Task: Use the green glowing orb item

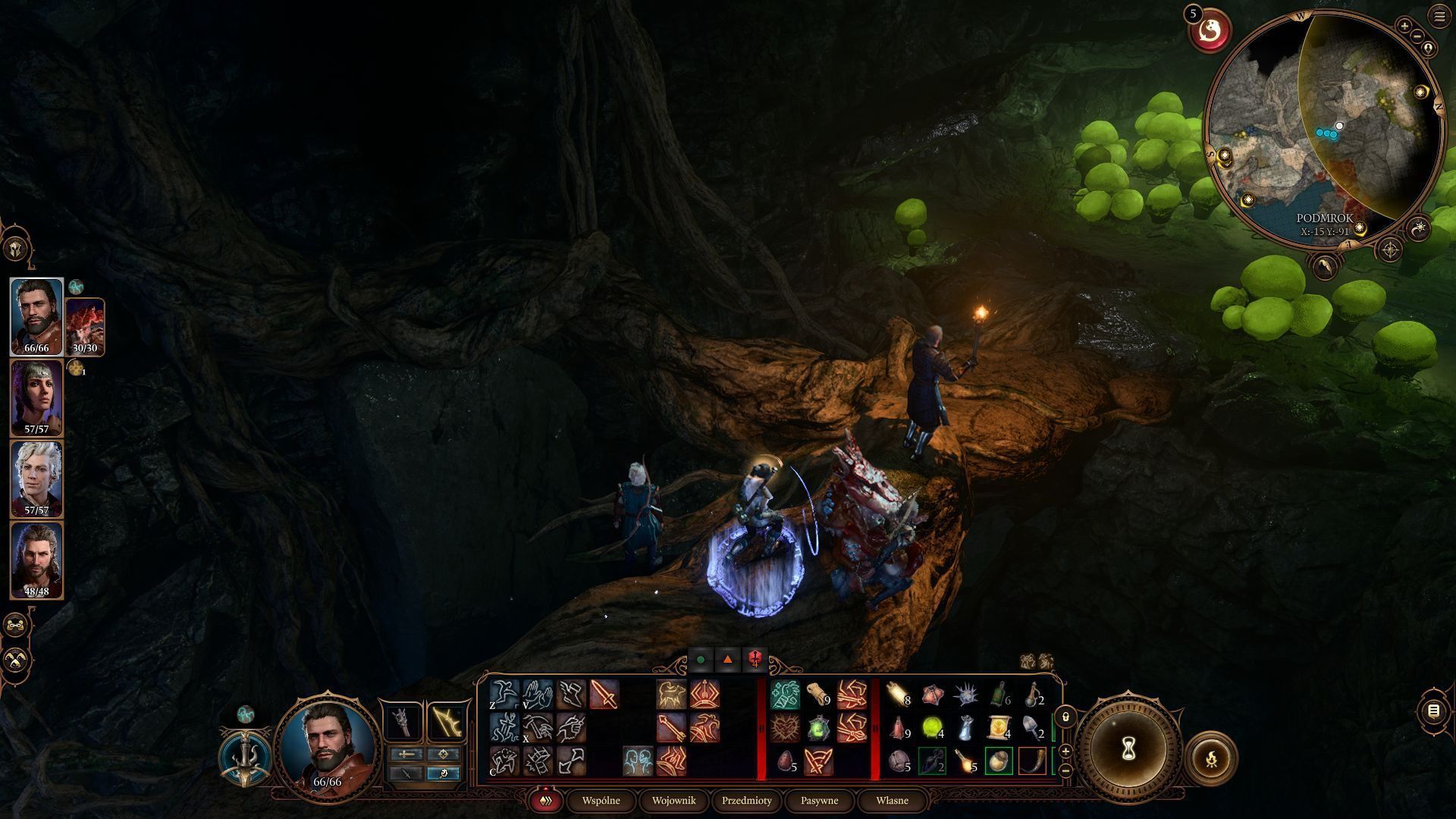Action: [932, 728]
